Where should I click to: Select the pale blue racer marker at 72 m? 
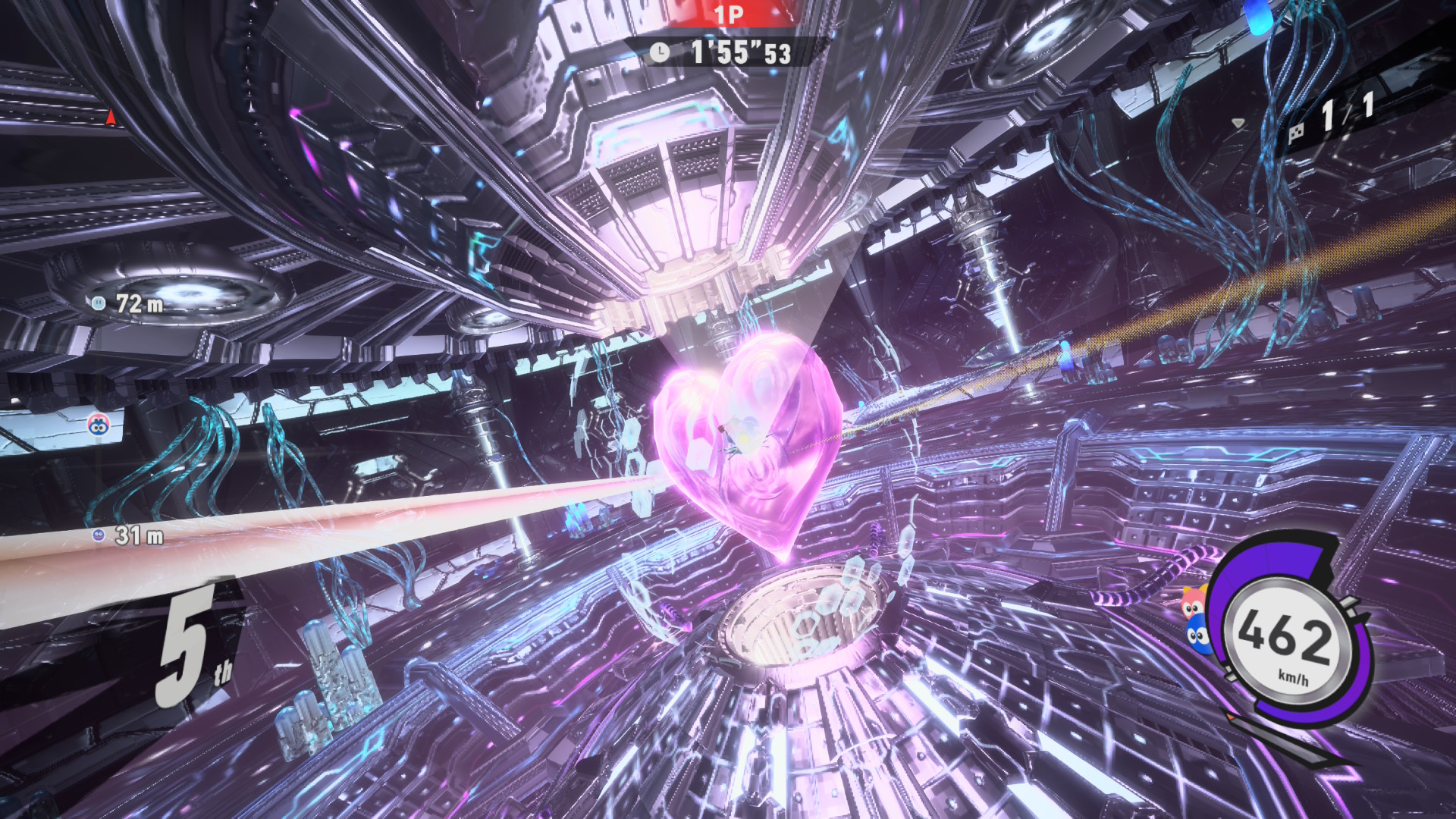(99, 303)
